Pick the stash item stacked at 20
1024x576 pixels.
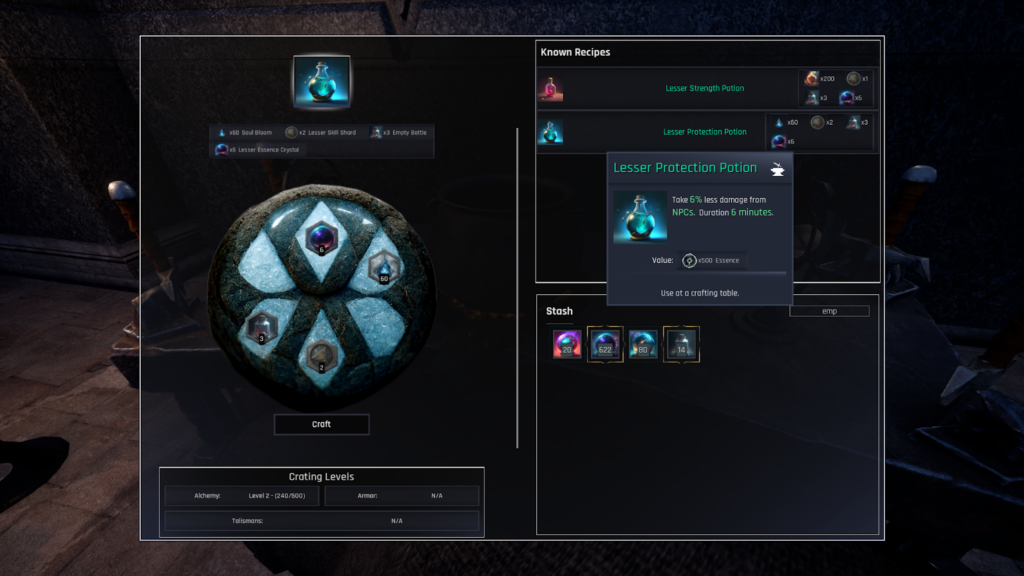[x=567, y=344]
